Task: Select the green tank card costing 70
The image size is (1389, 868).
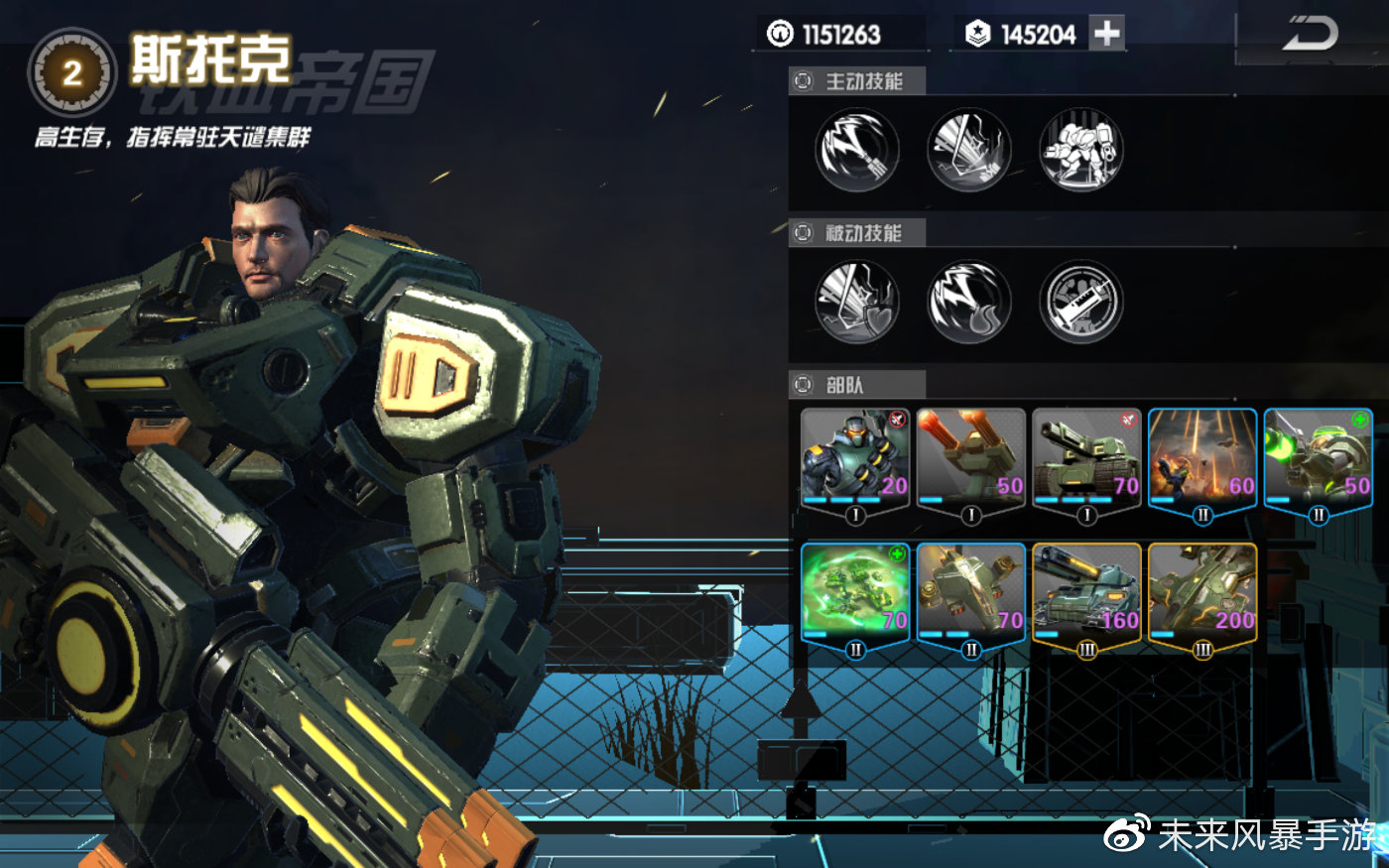Action: click(x=1086, y=458)
